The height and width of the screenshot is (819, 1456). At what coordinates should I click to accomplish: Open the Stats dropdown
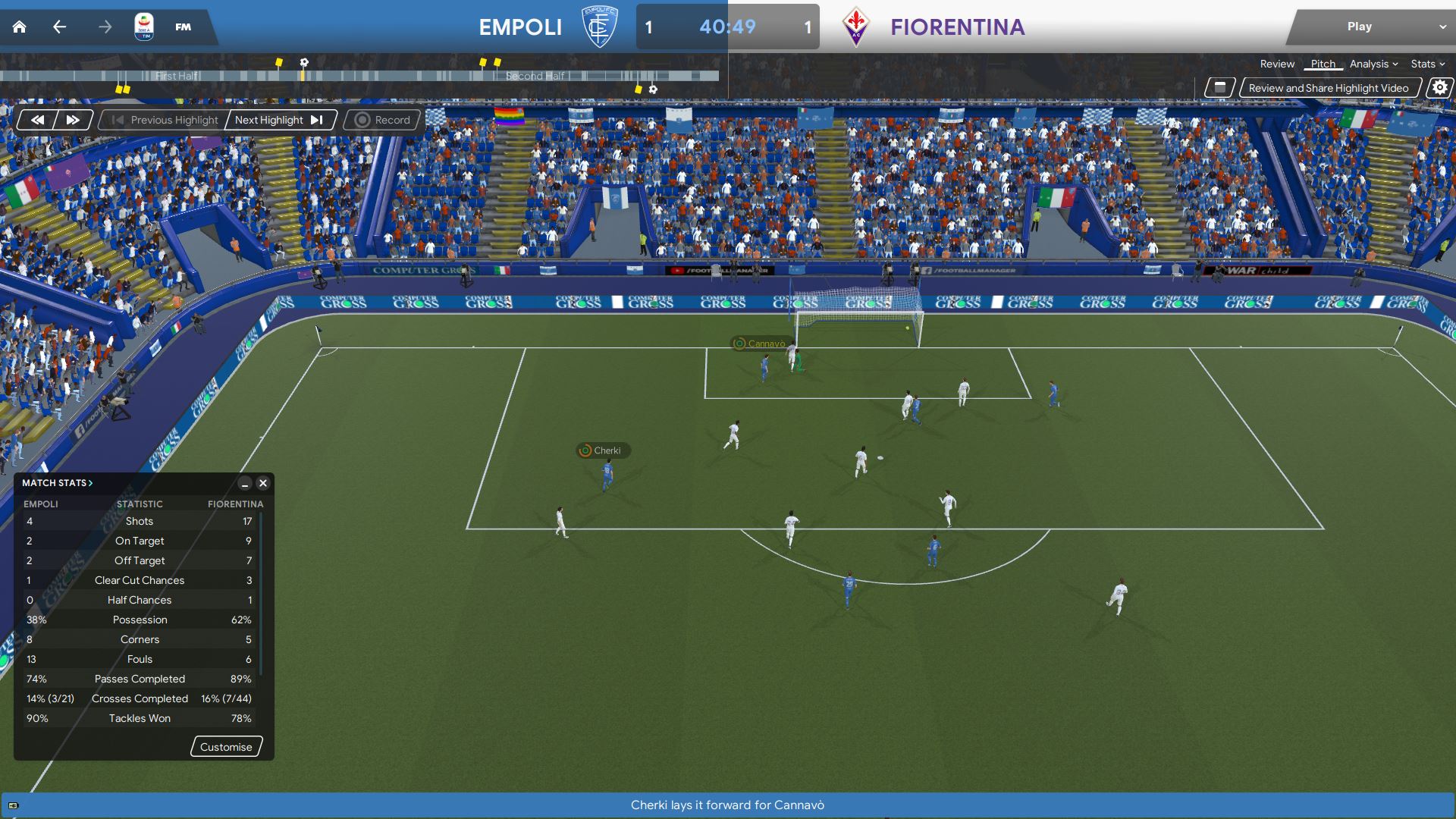tap(1427, 64)
